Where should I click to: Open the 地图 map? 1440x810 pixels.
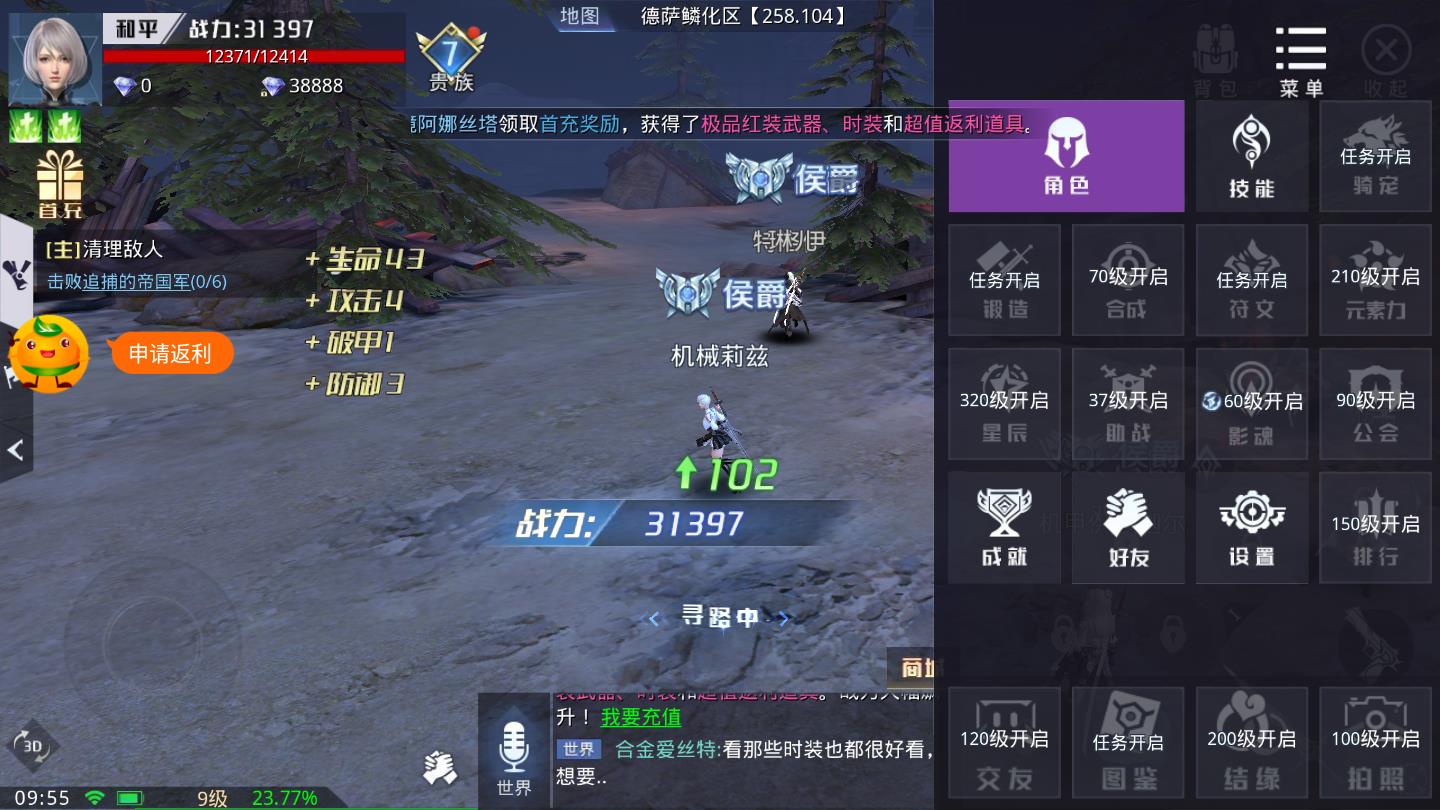click(579, 16)
